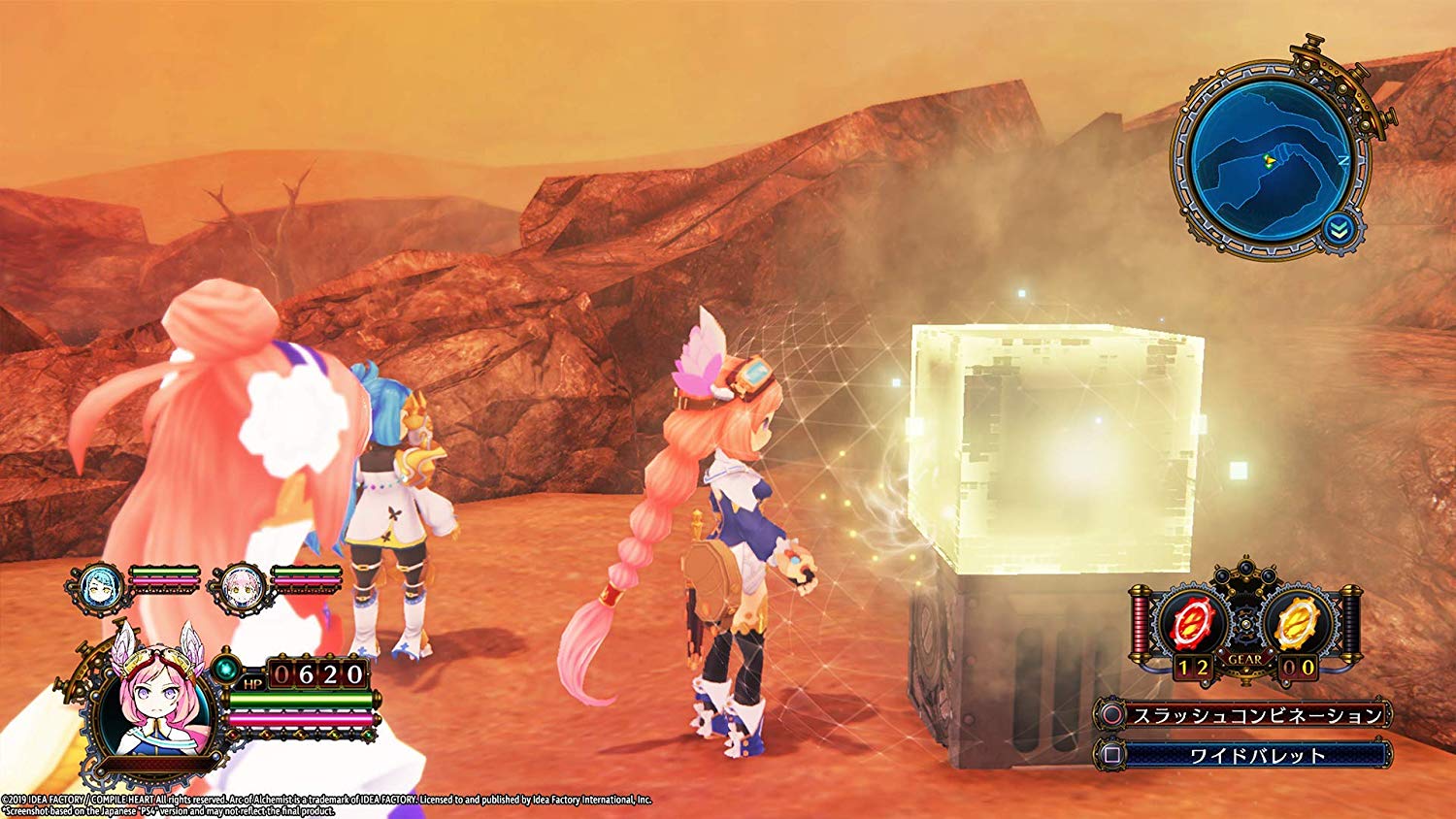Click the glowing white cube in the scene

(1043, 442)
